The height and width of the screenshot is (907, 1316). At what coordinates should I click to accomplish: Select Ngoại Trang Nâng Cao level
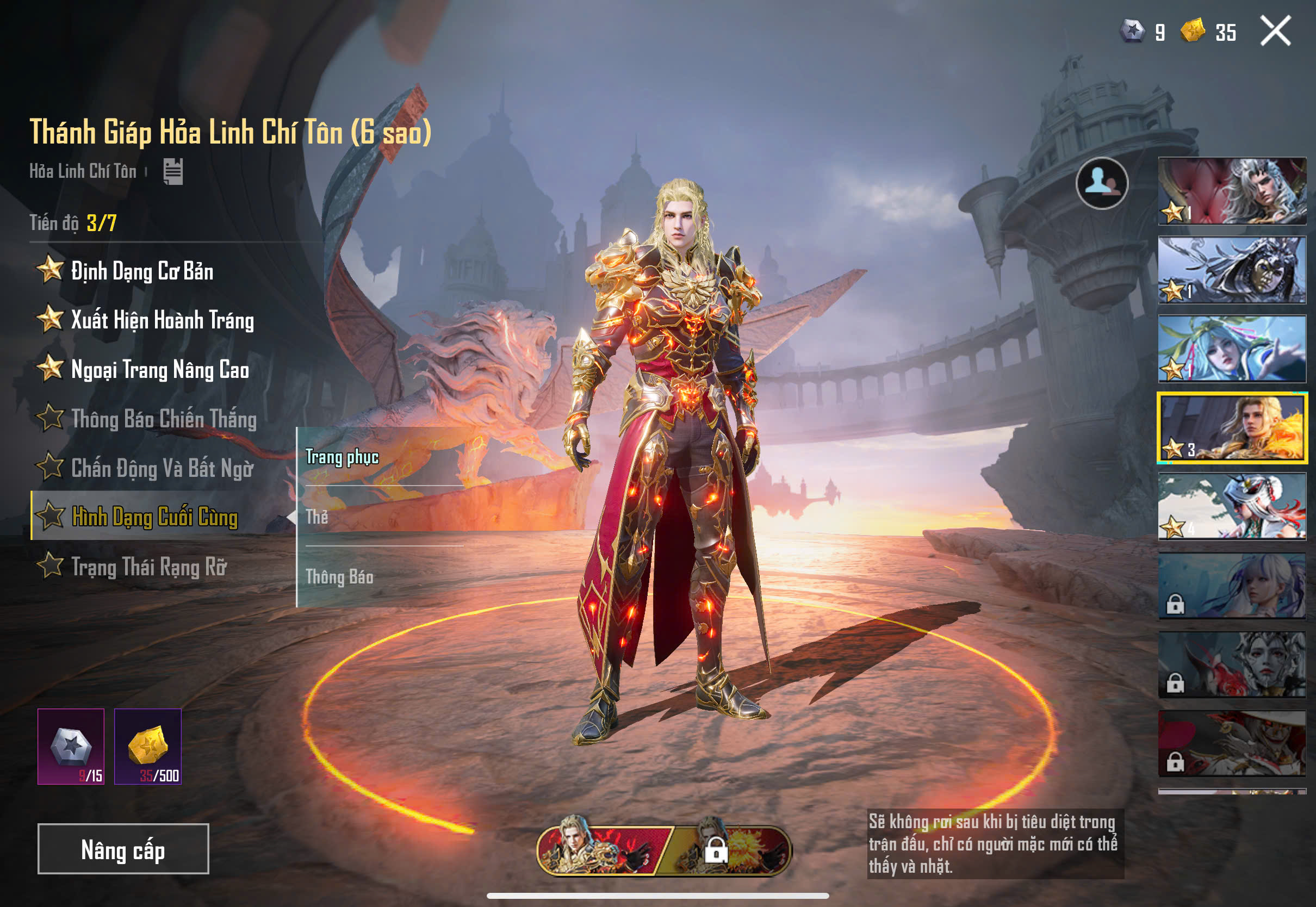160,369
